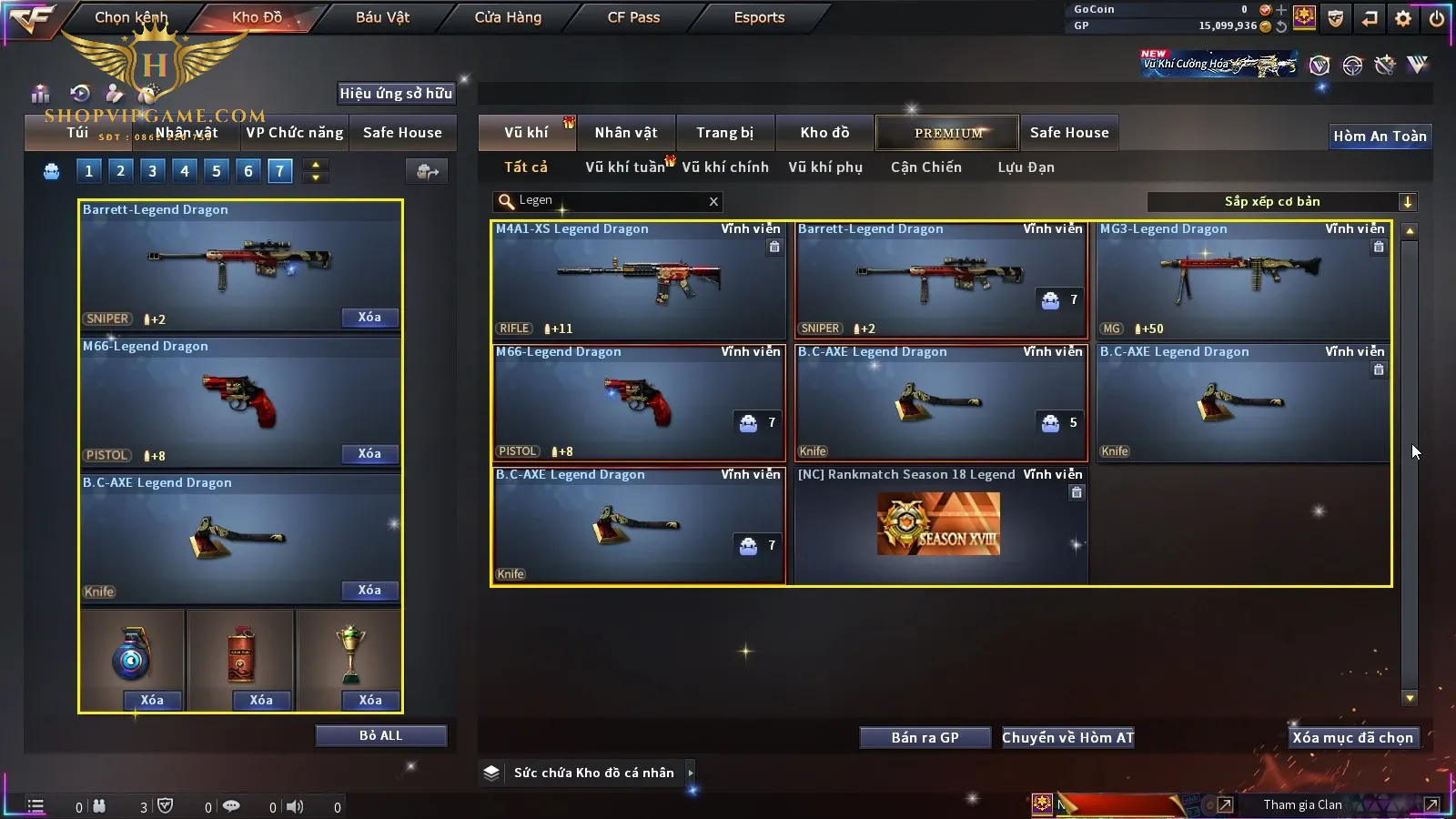The height and width of the screenshot is (819, 1456).
Task: Click Xóa mục đã chọn
Action: 1352,738
